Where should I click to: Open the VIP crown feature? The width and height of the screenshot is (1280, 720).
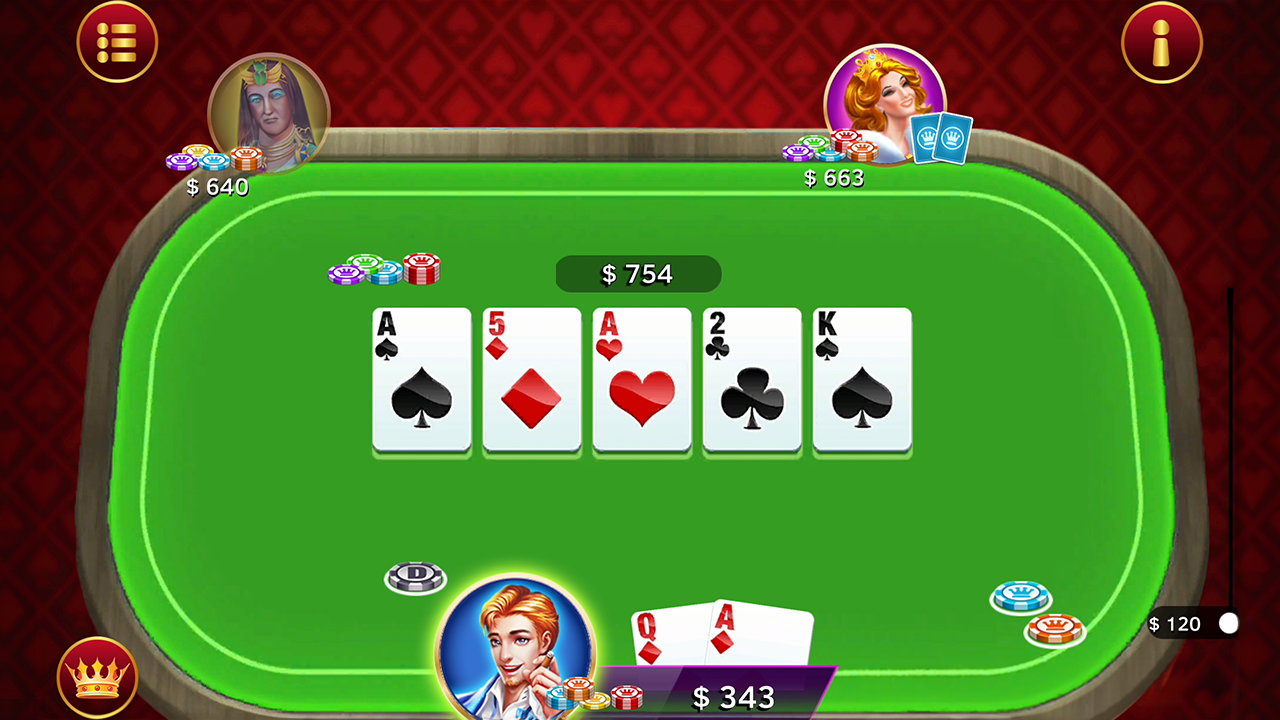click(97, 677)
